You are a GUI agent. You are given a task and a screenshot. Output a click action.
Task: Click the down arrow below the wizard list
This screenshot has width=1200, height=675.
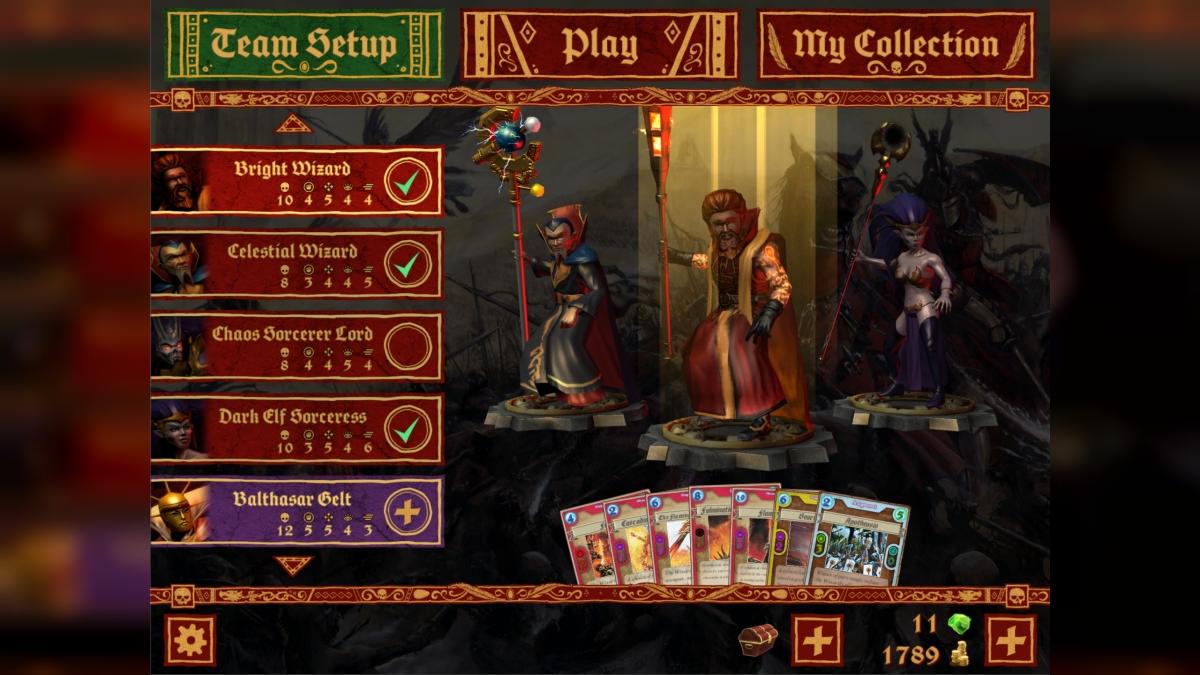(294, 566)
